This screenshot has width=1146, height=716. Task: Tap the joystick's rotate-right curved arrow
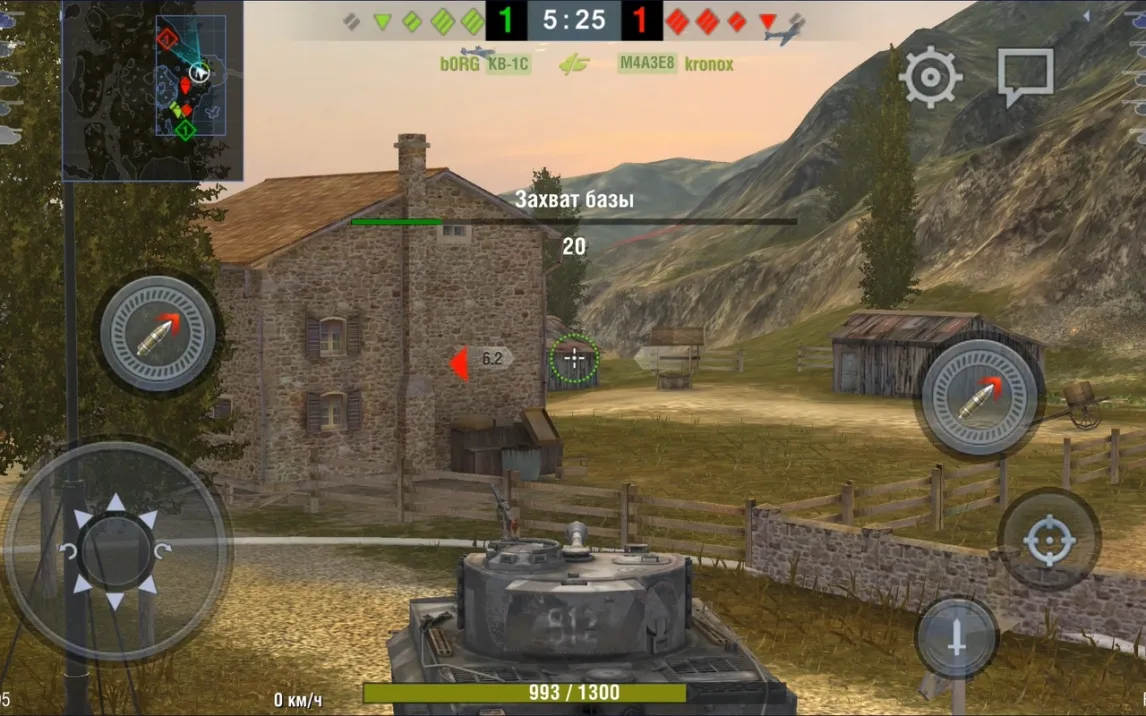pos(163,551)
